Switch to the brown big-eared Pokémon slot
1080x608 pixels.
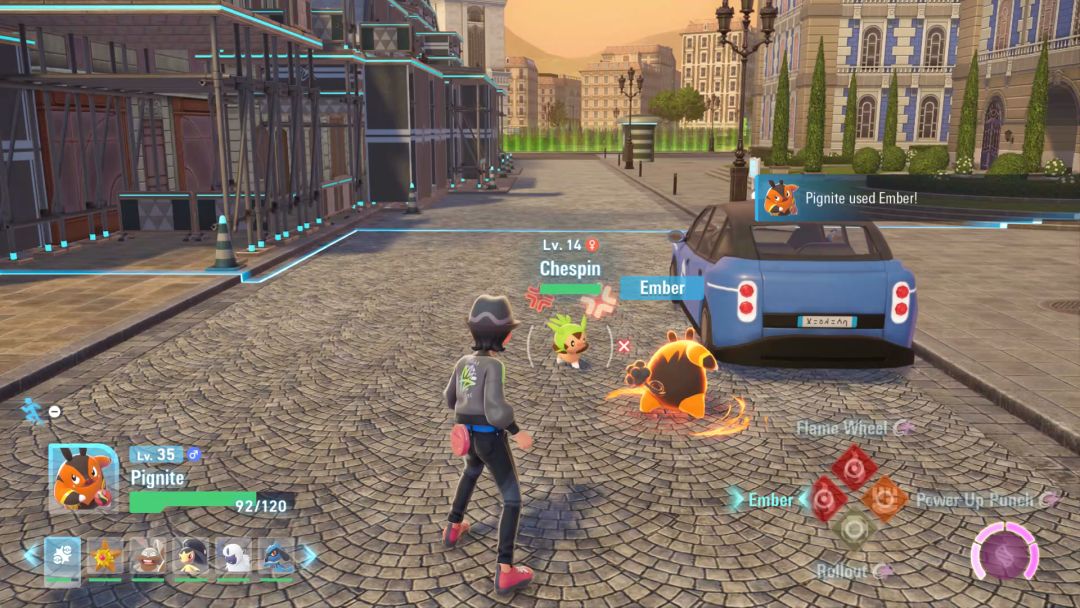click(x=148, y=557)
